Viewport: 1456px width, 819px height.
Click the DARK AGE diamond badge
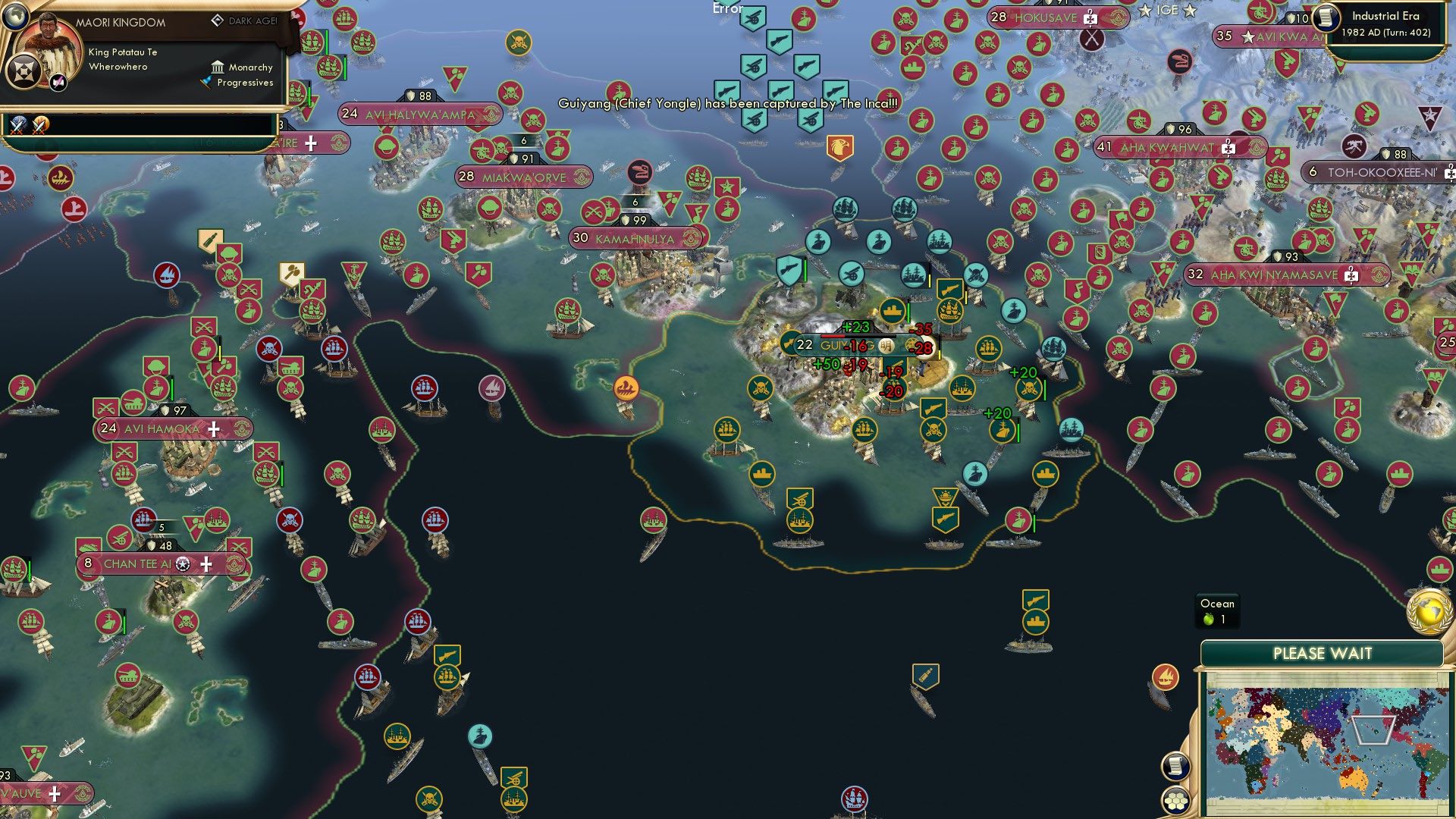click(219, 20)
